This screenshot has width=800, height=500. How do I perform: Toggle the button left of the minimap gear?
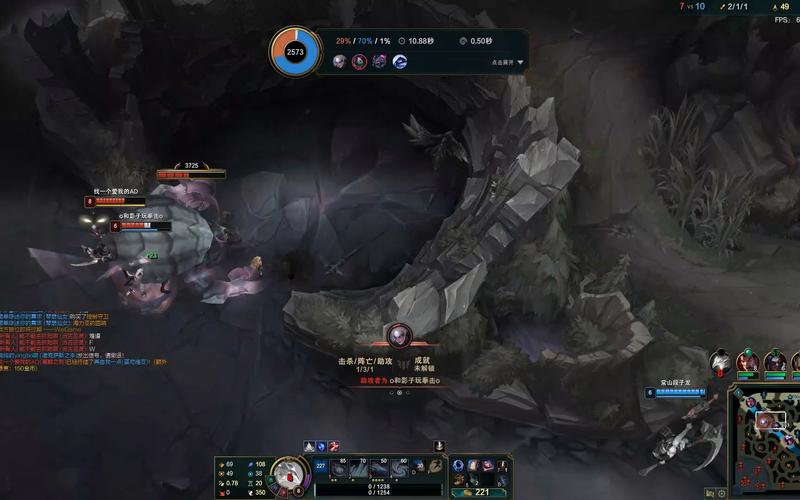709,493
